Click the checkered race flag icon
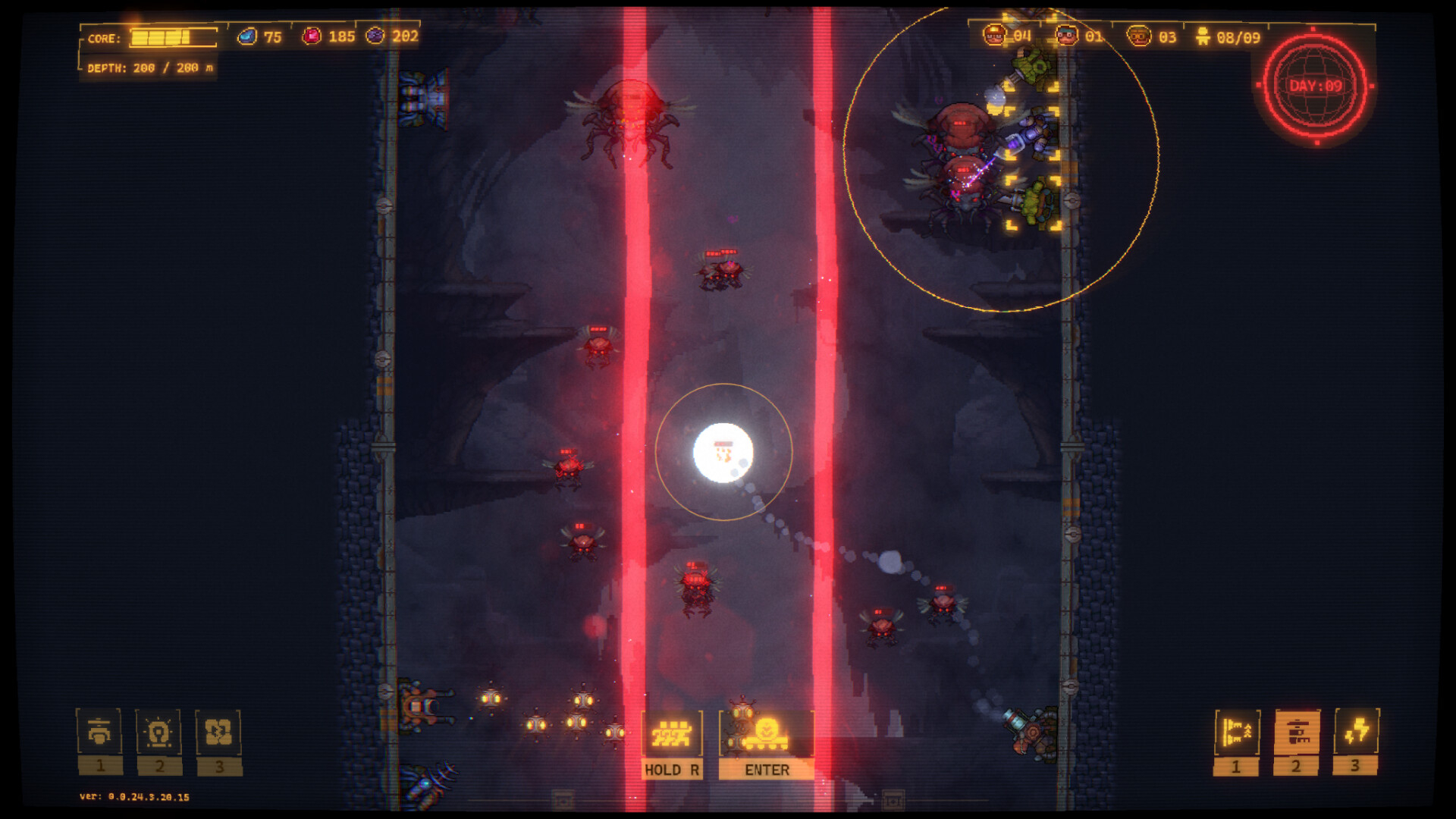Viewport: 1456px width, 819px height. point(672,734)
